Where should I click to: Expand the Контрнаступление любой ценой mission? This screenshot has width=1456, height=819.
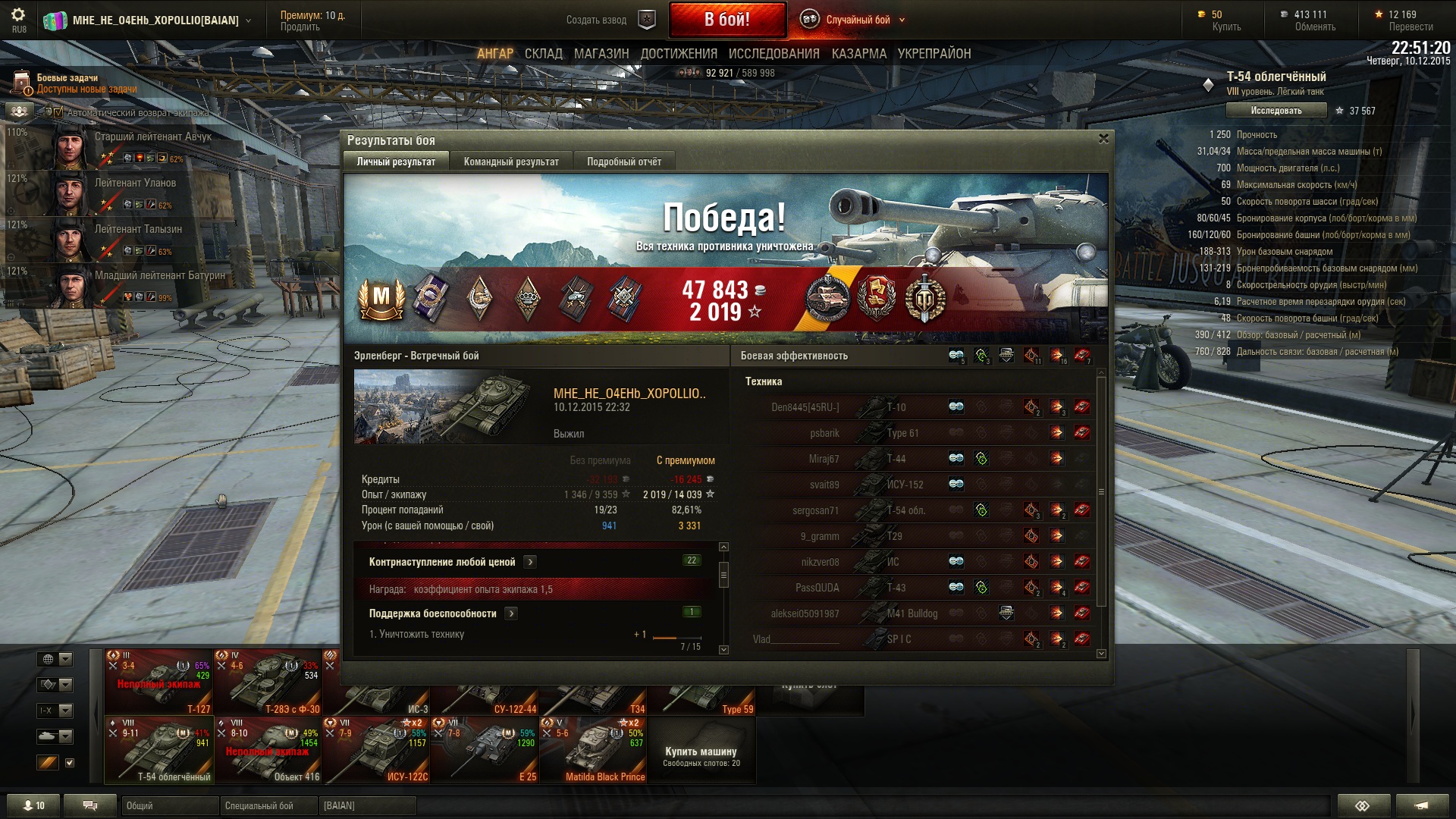(531, 562)
